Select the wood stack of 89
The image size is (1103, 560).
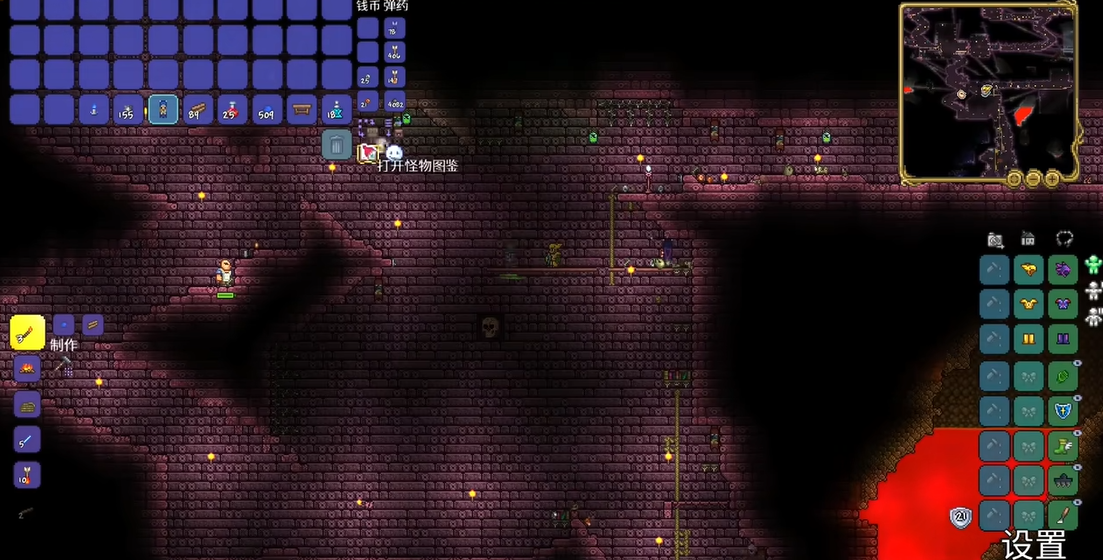pyautogui.click(x=198, y=109)
